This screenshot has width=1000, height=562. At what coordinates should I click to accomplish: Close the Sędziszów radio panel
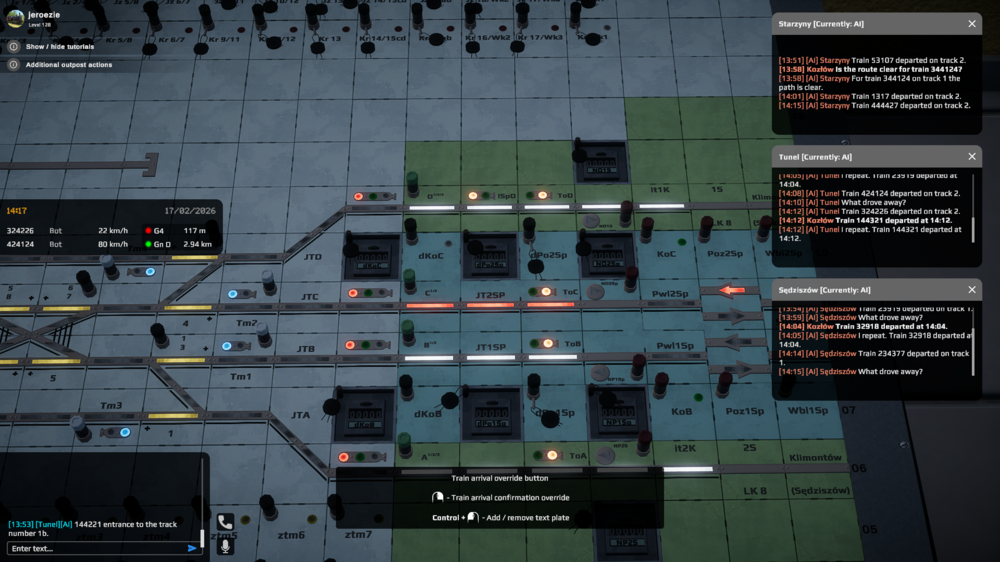[972, 290]
